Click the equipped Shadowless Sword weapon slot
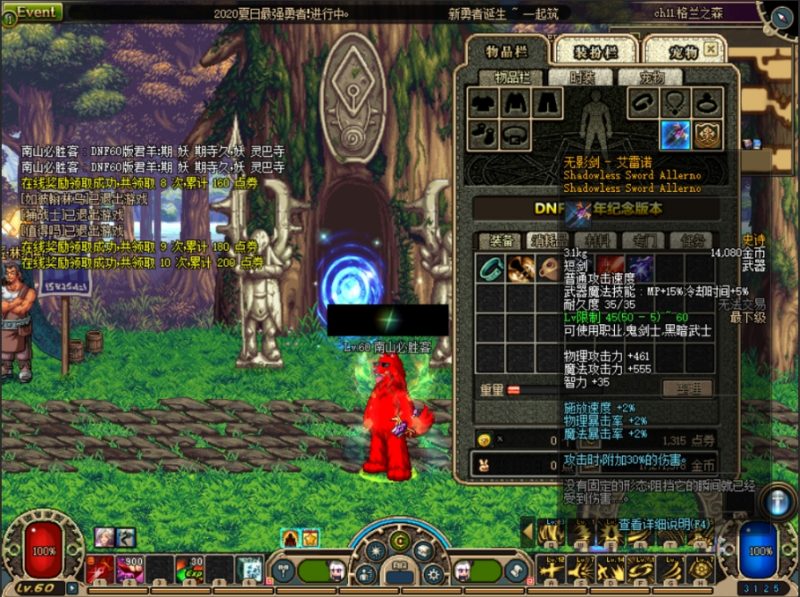This screenshot has width=800, height=597. (x=674, y=134)
